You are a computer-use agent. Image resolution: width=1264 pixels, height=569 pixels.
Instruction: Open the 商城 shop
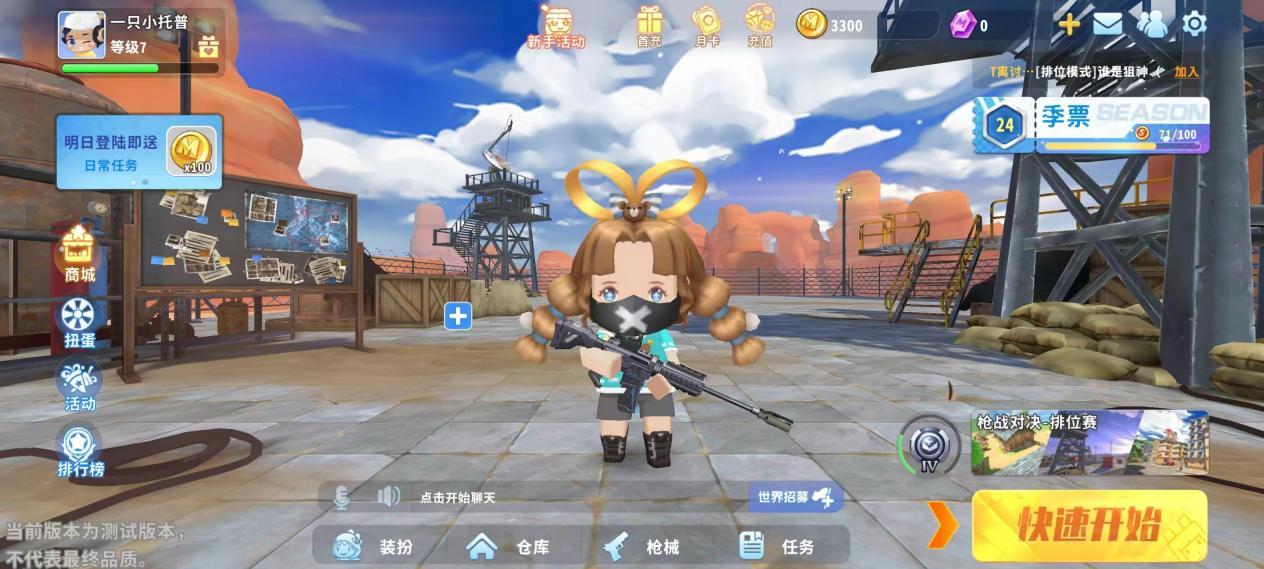click(79, 254)
